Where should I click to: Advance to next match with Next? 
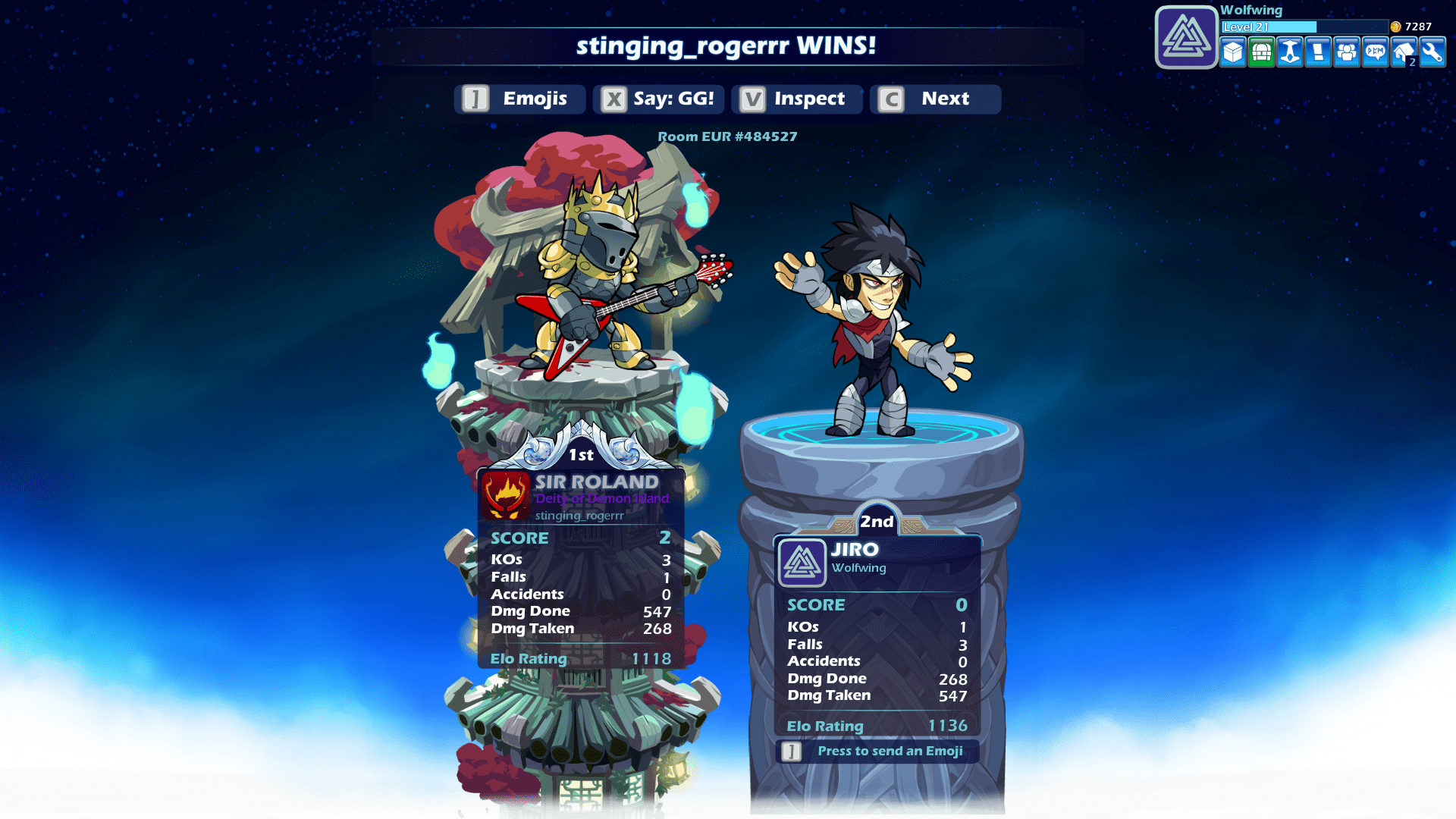click(935, 99)
